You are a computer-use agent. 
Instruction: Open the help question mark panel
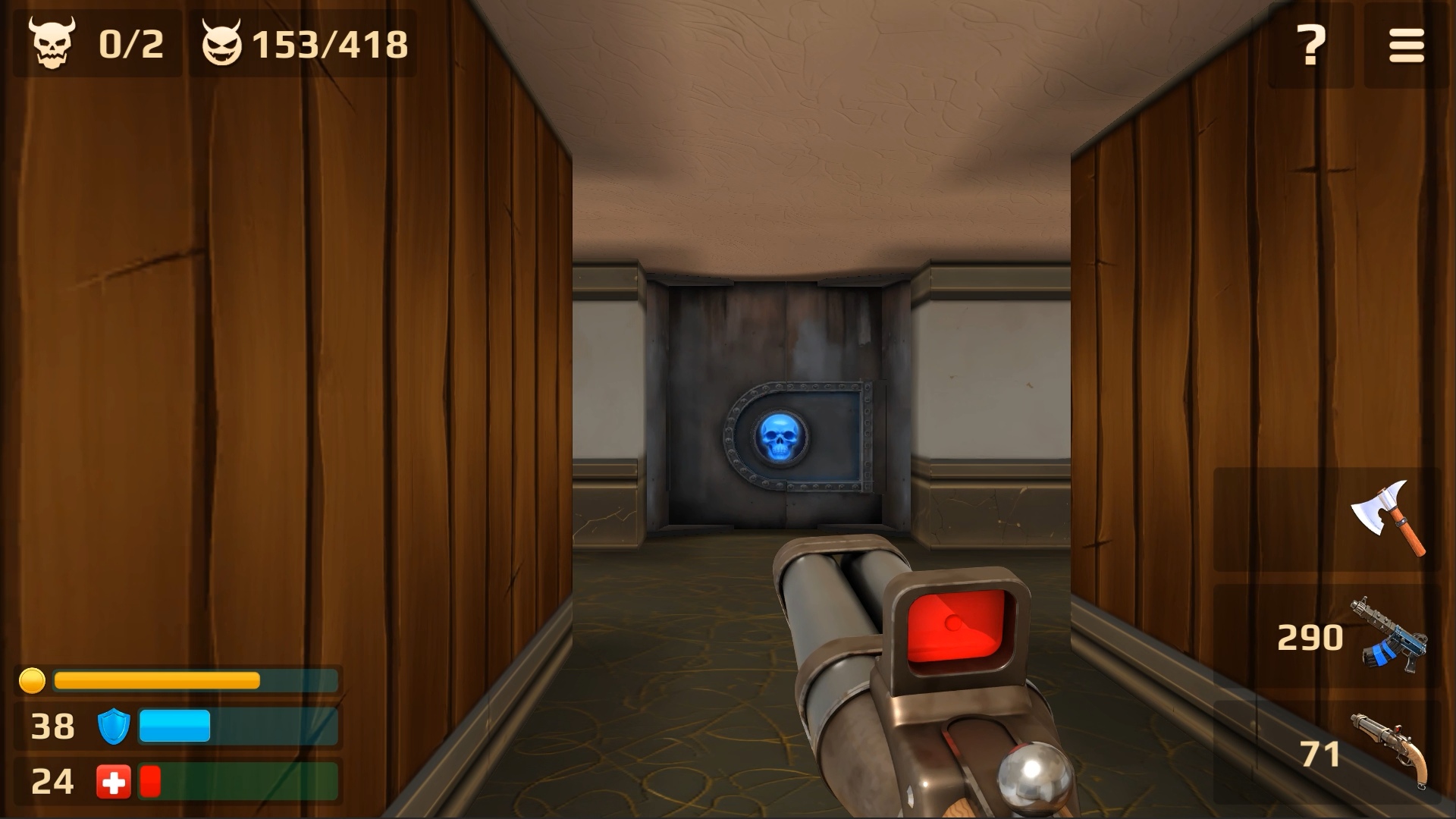(x=1310, y=43)
